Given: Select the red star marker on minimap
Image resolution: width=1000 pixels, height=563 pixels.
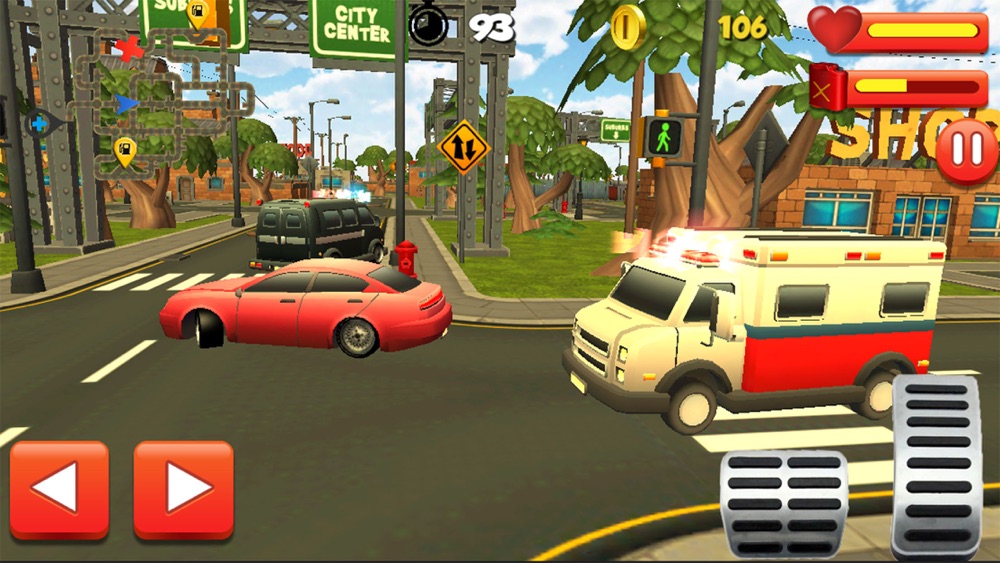Looking at the screenshot, I should [129, 48].
